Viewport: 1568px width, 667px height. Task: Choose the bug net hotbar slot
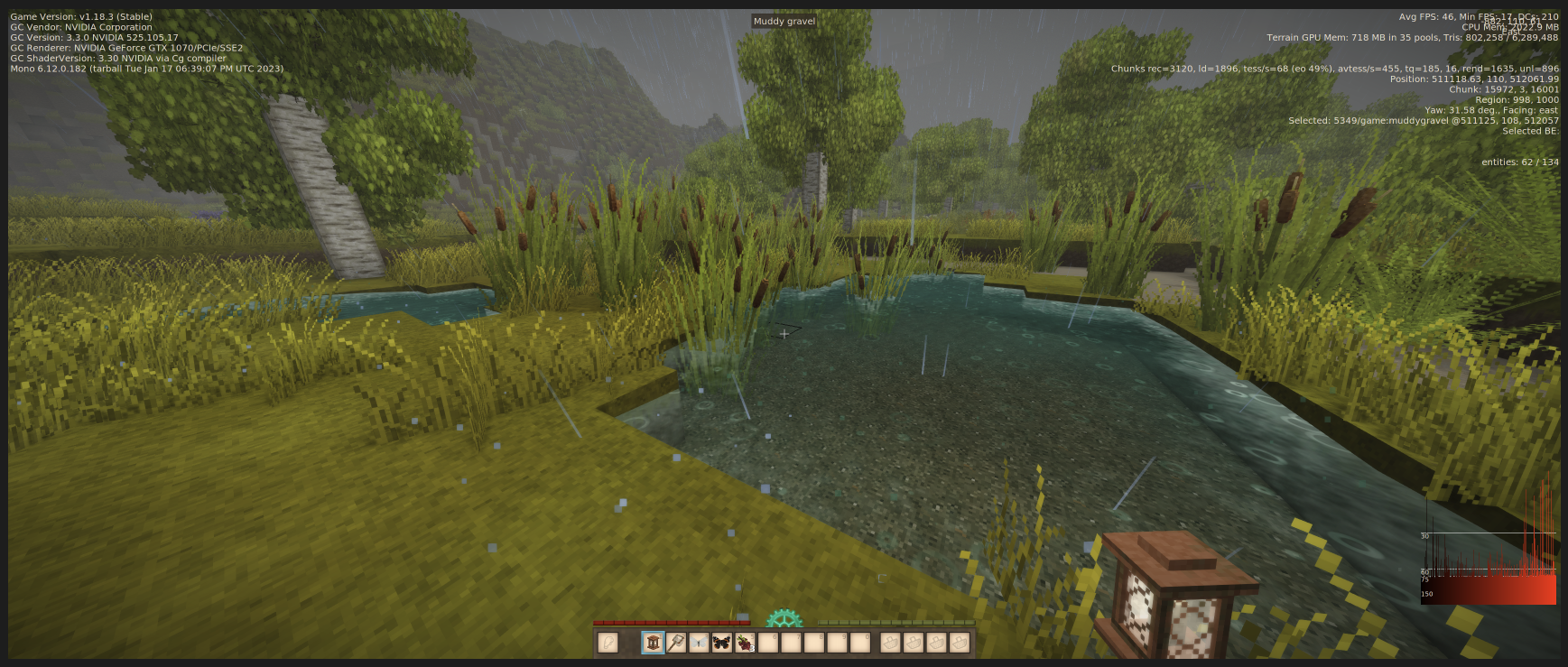coord(675,643)
